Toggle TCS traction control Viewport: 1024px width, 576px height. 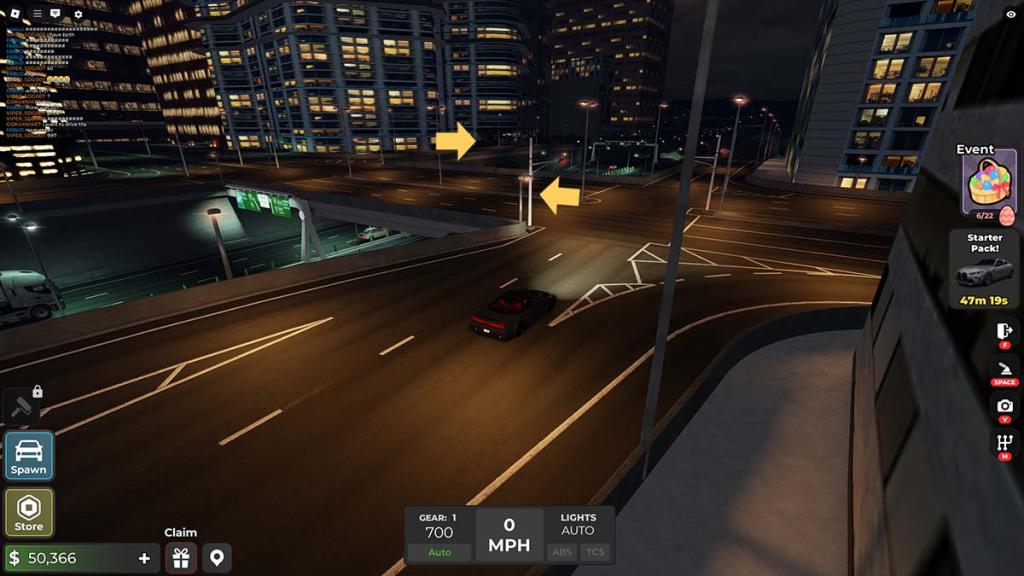point(595,552)
